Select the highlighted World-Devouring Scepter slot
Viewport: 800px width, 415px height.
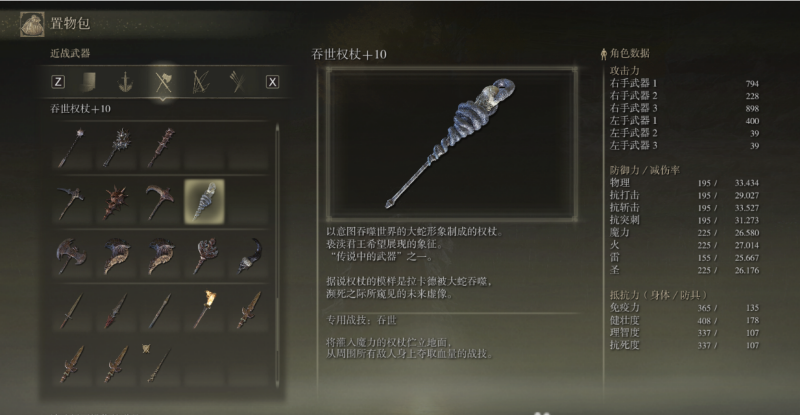point(204,199)
